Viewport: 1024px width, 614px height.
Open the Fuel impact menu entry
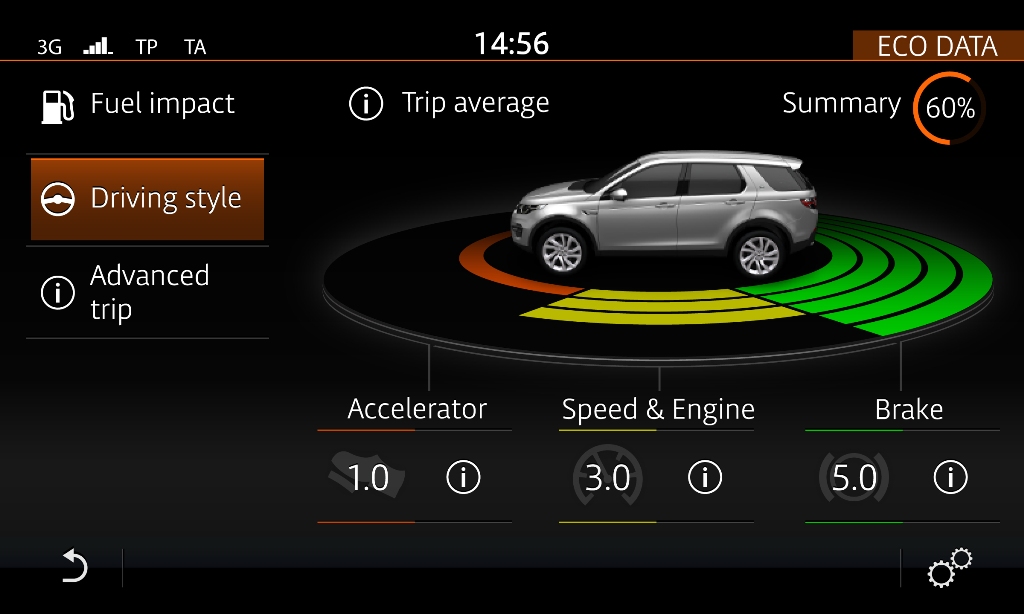point(140,105)
